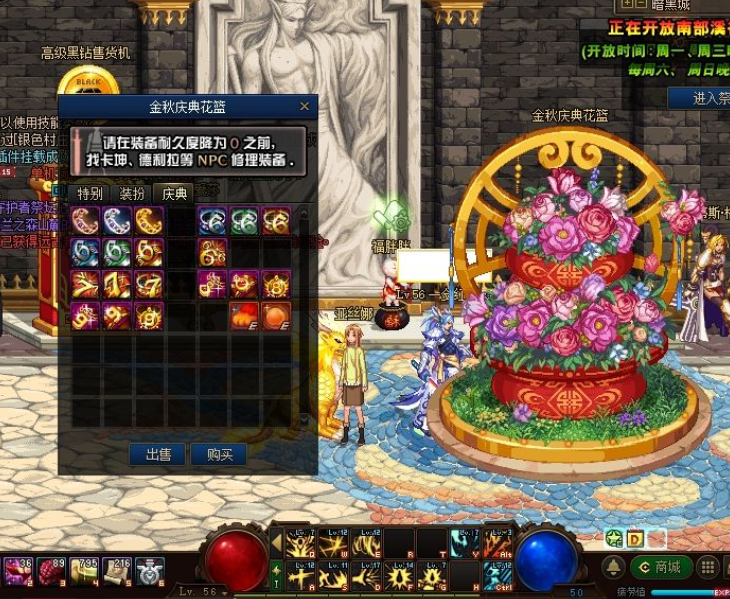The width and height of the screenshot is (730, 599).
Task: Expand the skill bar with the left arrow
Action: tap(277, 543)
